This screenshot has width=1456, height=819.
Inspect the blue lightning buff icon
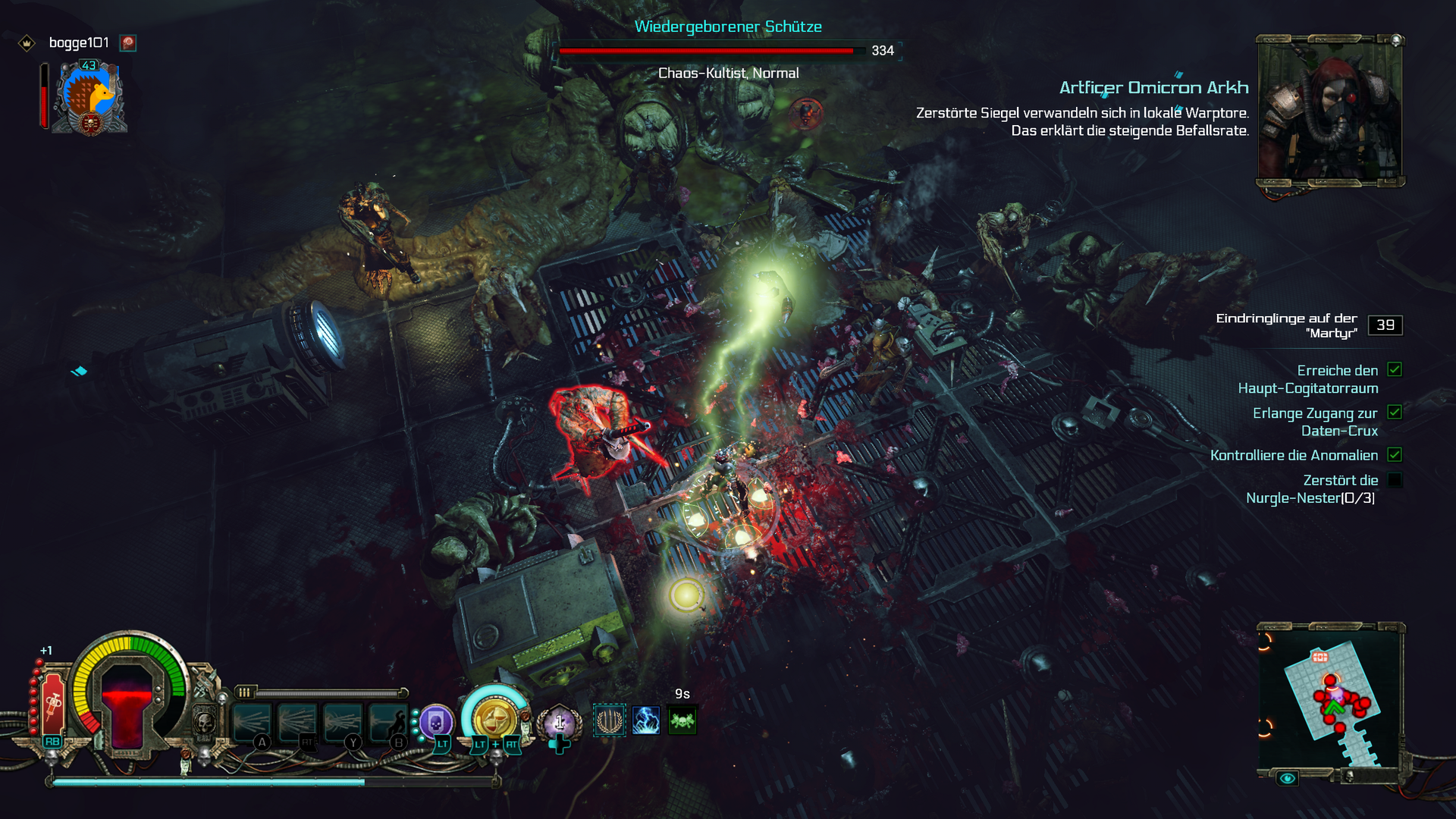[x=646, y=720]
